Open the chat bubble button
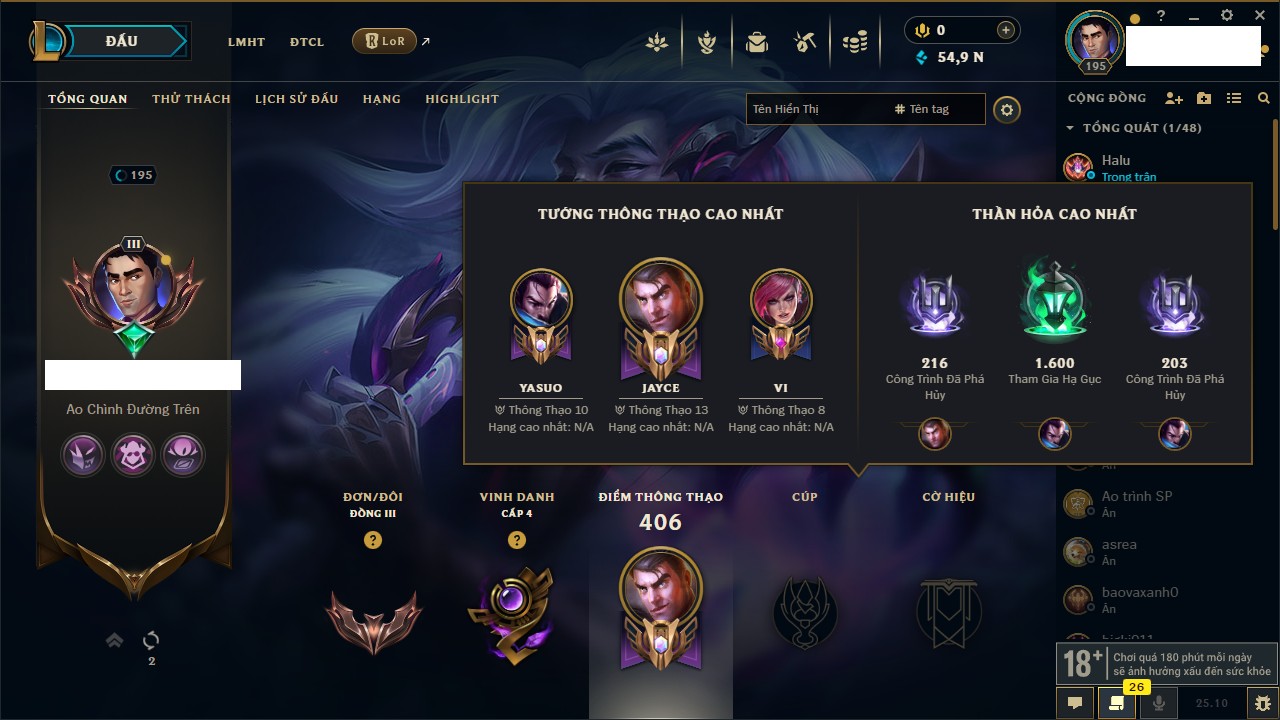The height and width of the screenshot is (720, 1280). coord(1075,703)
